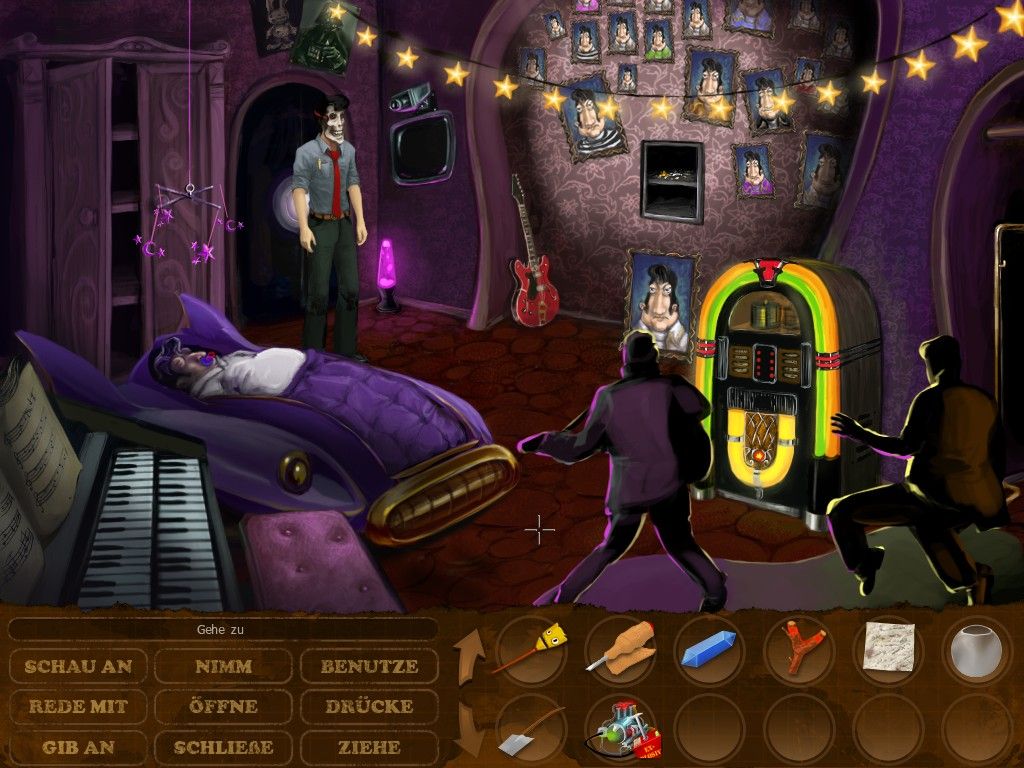Choose the DRÜCKE verb
This screenshot has width=1024, height=768.
point(369,706)
